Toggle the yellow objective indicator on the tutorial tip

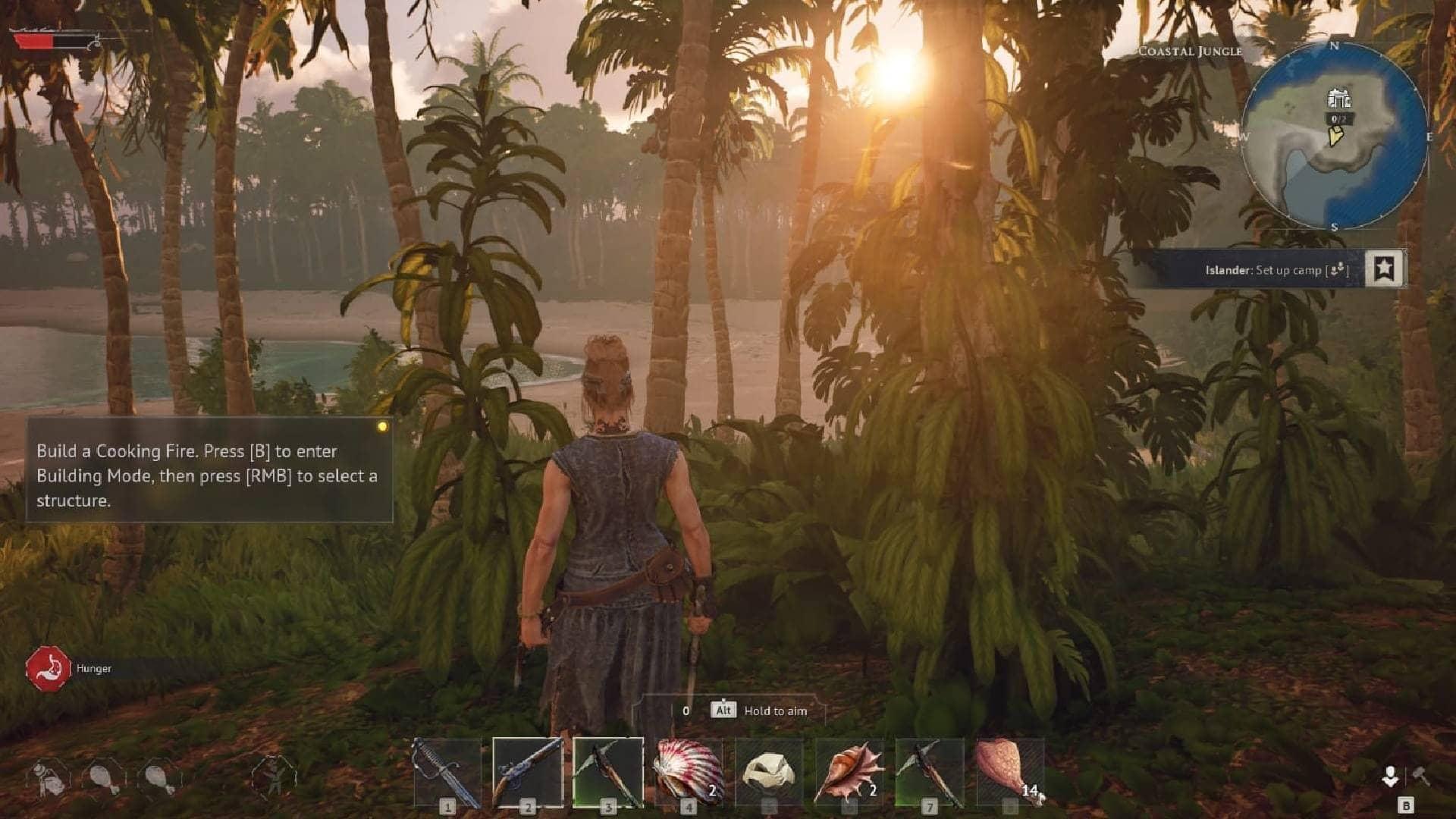(x=381, y=428)
